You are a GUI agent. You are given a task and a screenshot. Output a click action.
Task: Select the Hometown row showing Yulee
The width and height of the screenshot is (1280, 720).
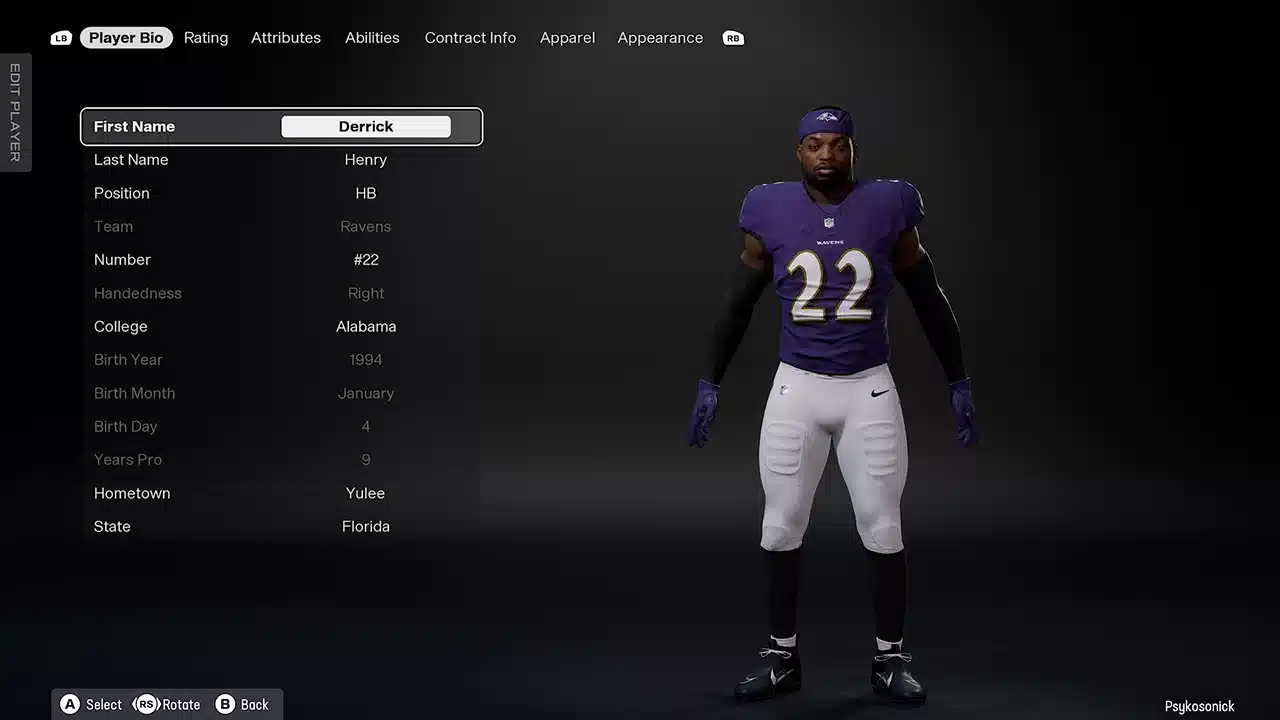281,493
